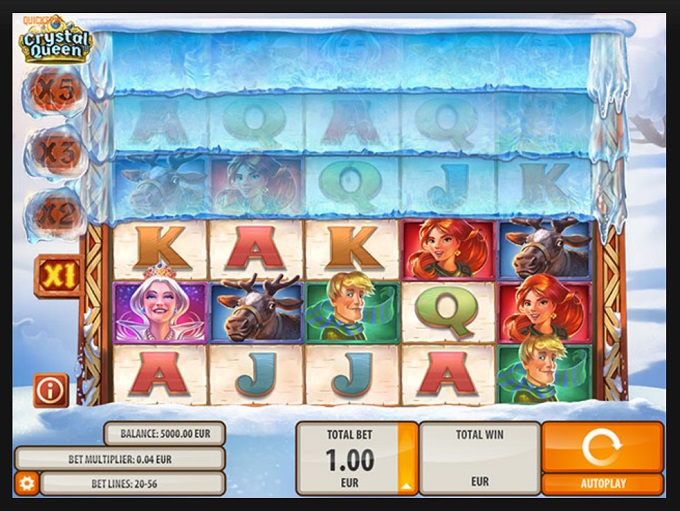Start Autoplay mode

[x=602, y=484]
